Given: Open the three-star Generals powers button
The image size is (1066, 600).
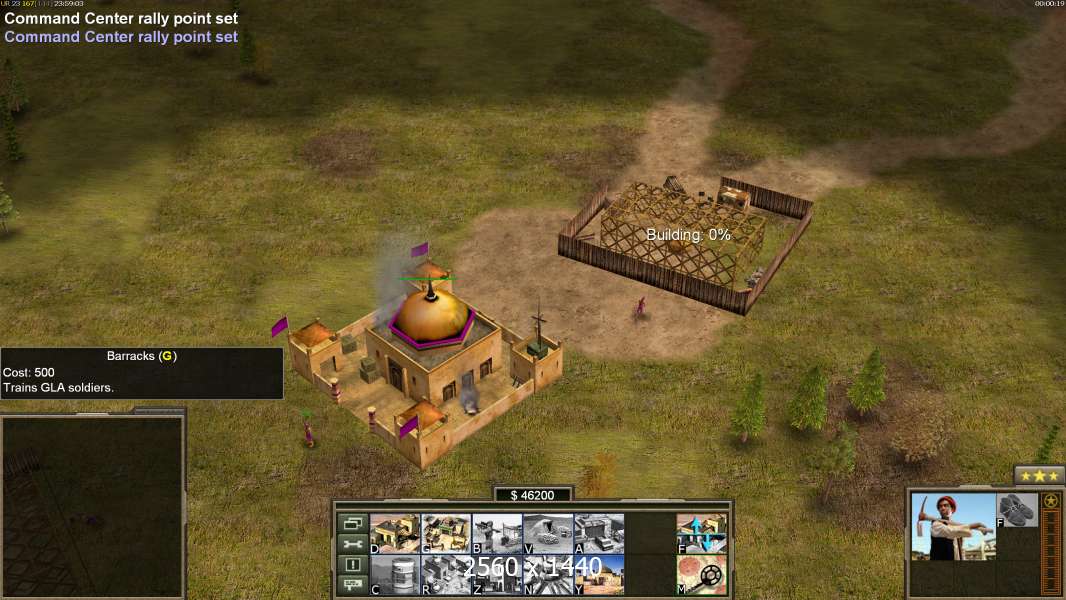Looking at the screenshot, I should pyautogui.click(x=1039, y=476).
